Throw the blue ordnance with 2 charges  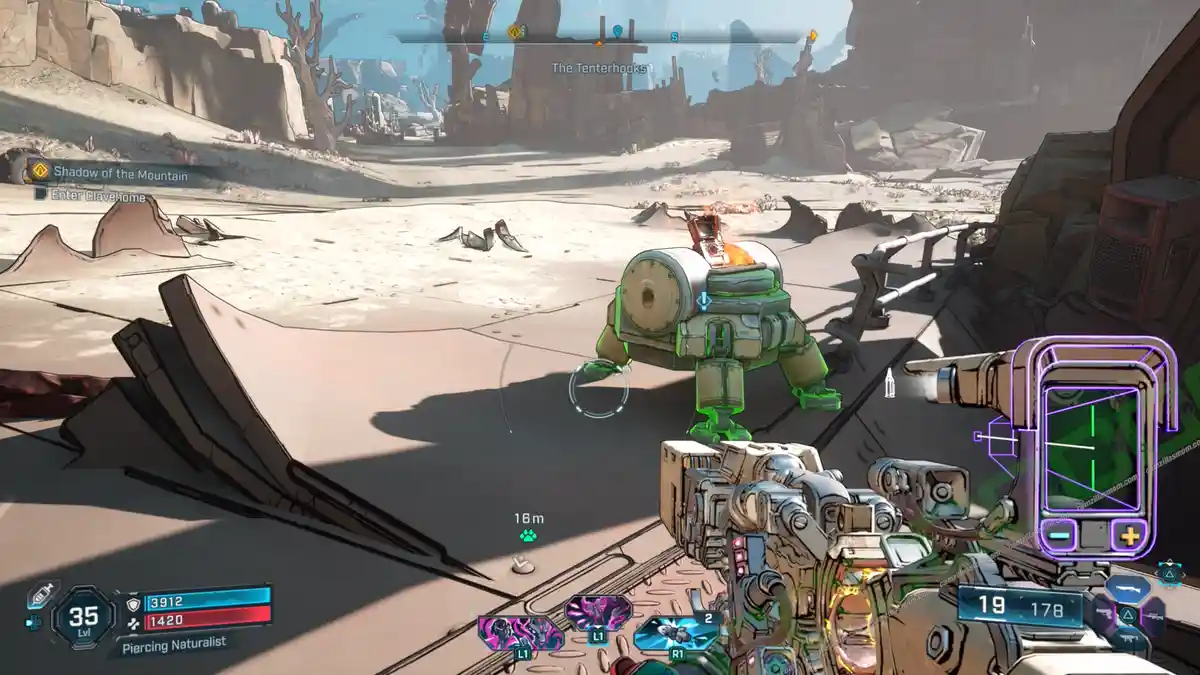[676, 634]
